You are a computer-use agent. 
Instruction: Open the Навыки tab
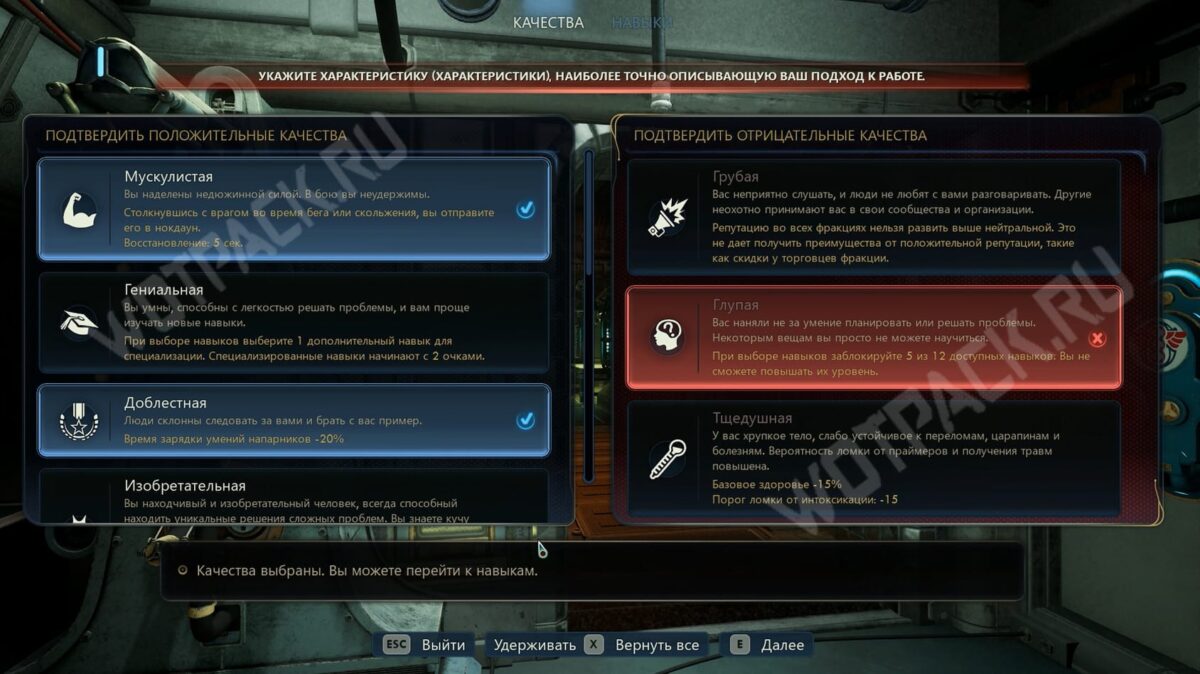(642, 22)
